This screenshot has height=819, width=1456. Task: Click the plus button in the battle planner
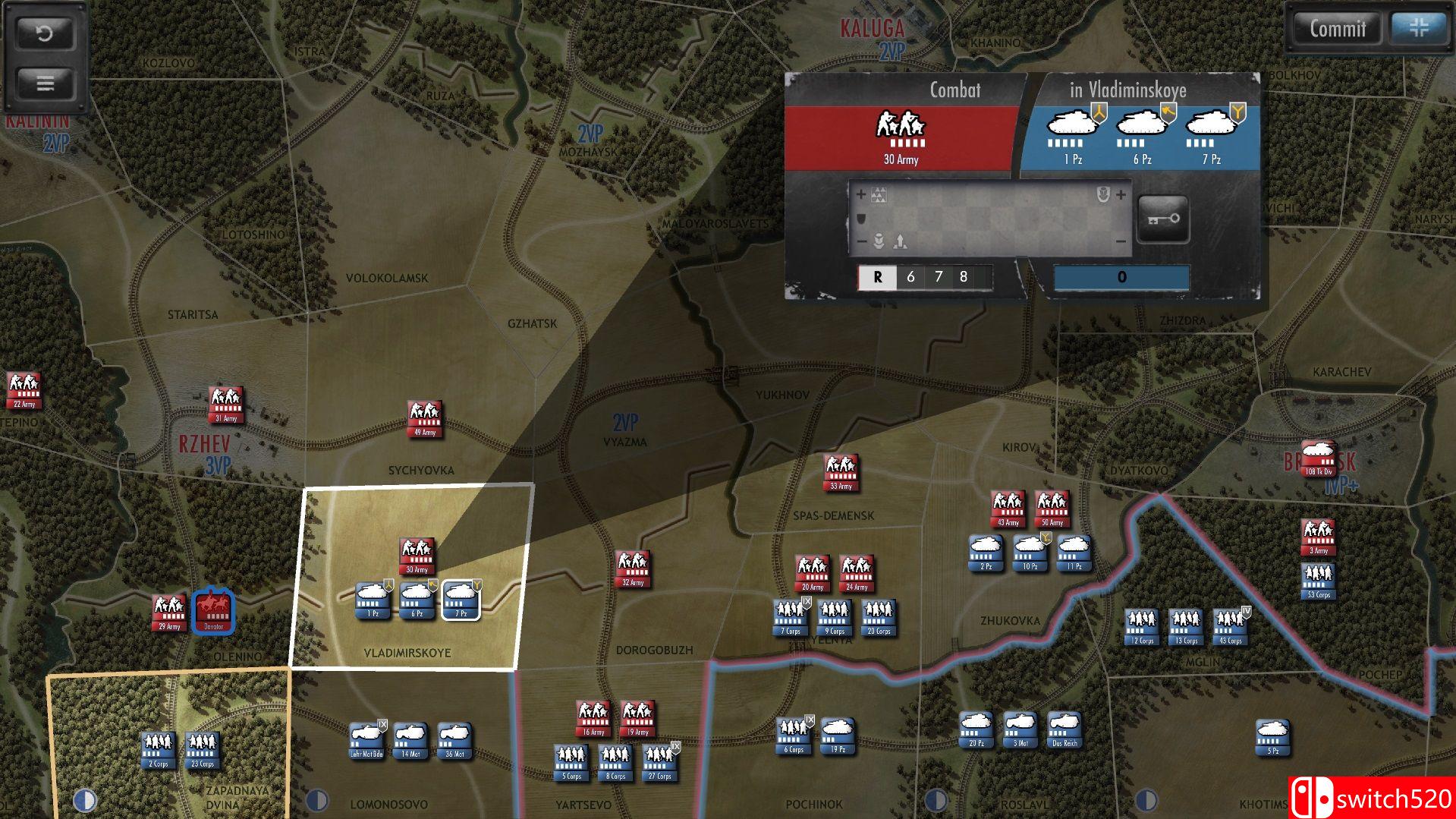[861, 194]
